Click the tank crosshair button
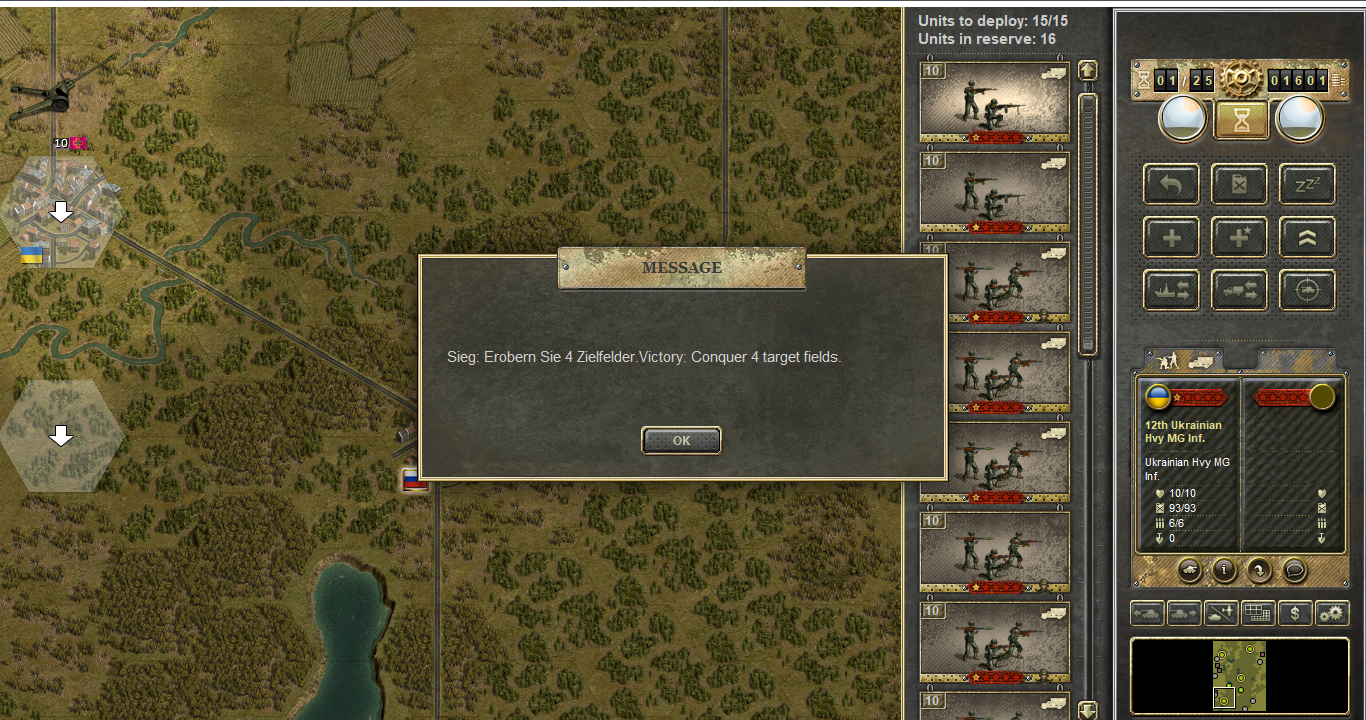Screen dimensions: 1366x720 [1307, 290]
